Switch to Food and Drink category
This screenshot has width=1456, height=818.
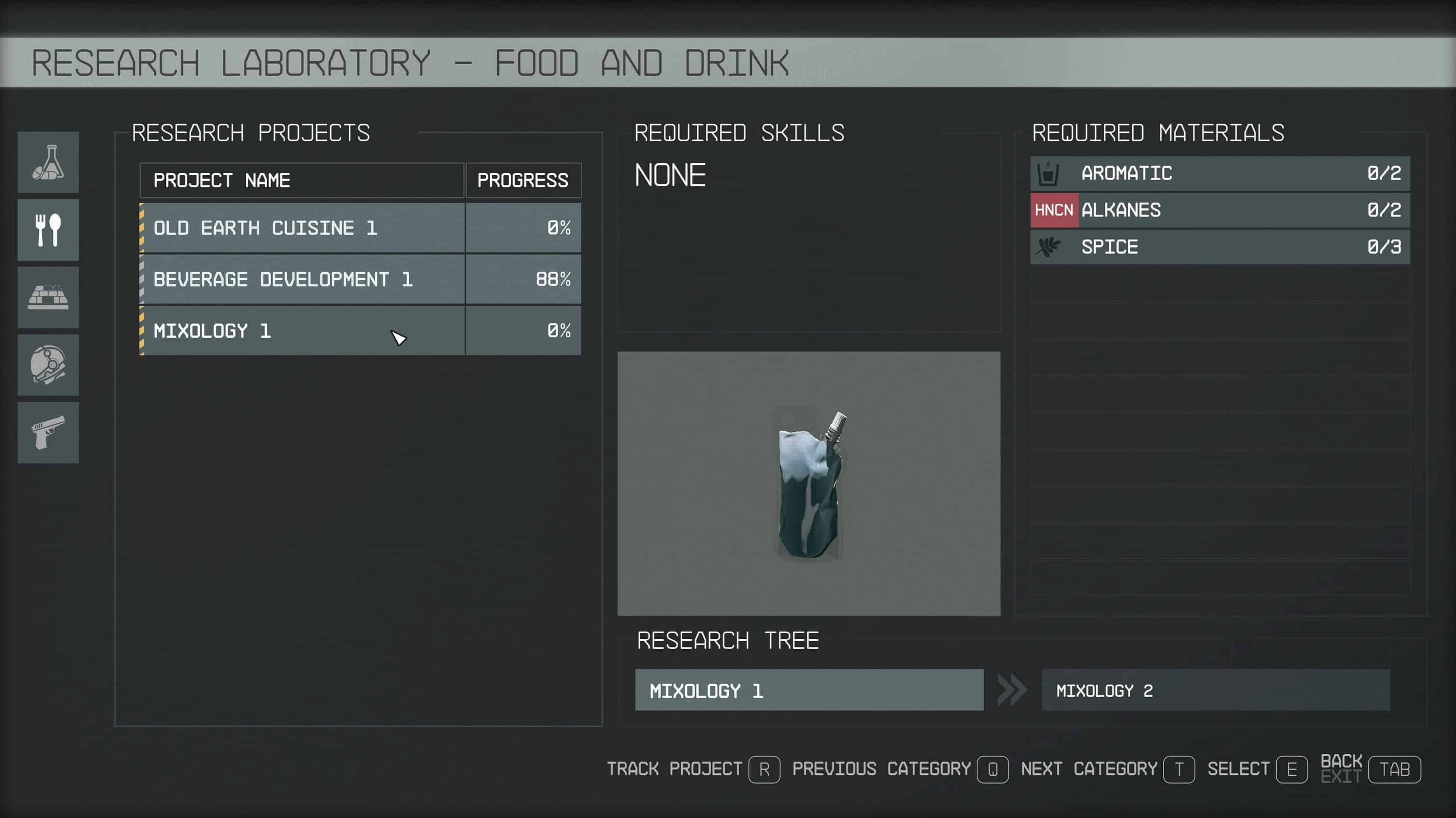[48, 230]
